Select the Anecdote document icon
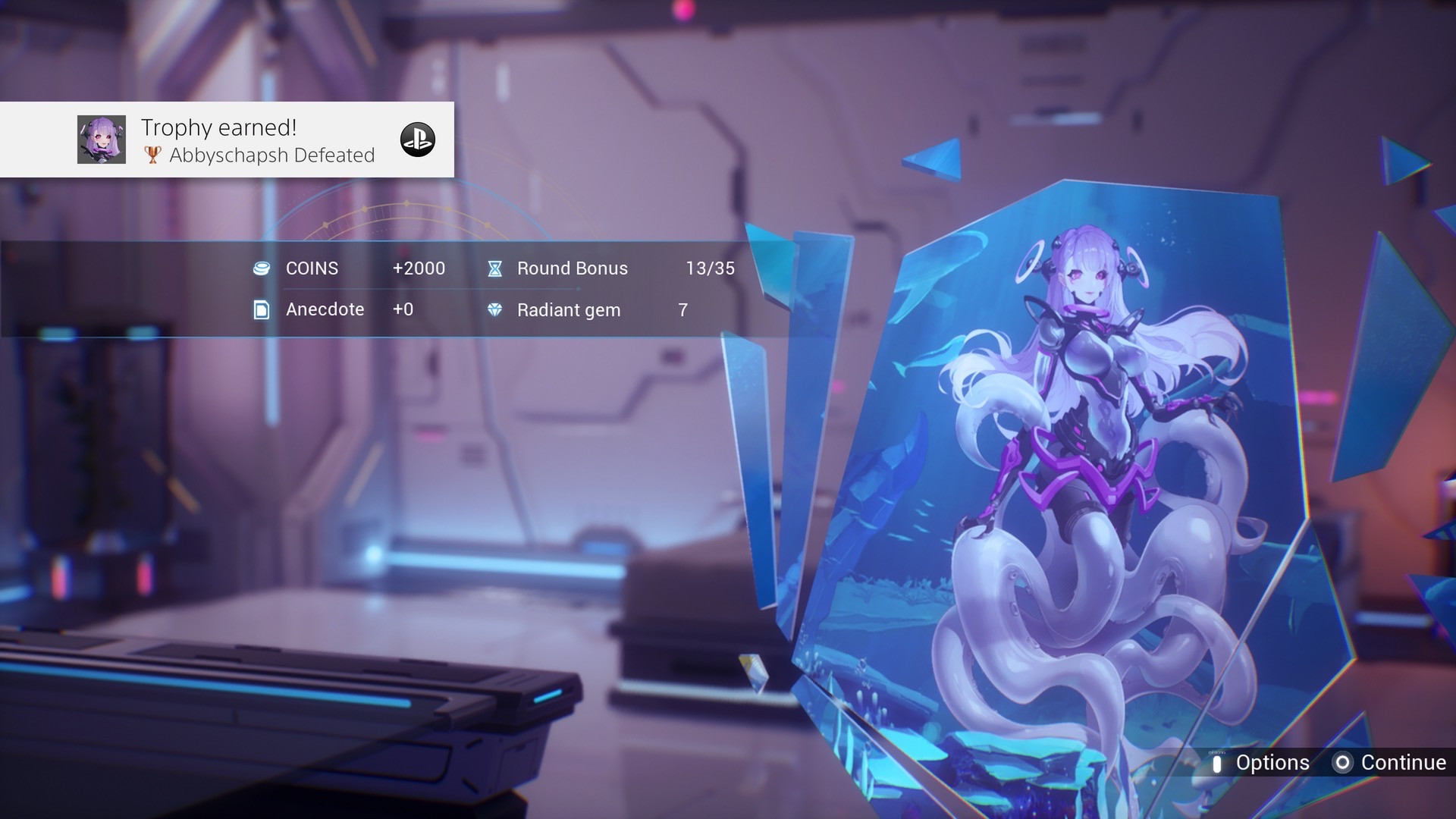The width and height of the screenshot is (1456, 819). [262, 309]
